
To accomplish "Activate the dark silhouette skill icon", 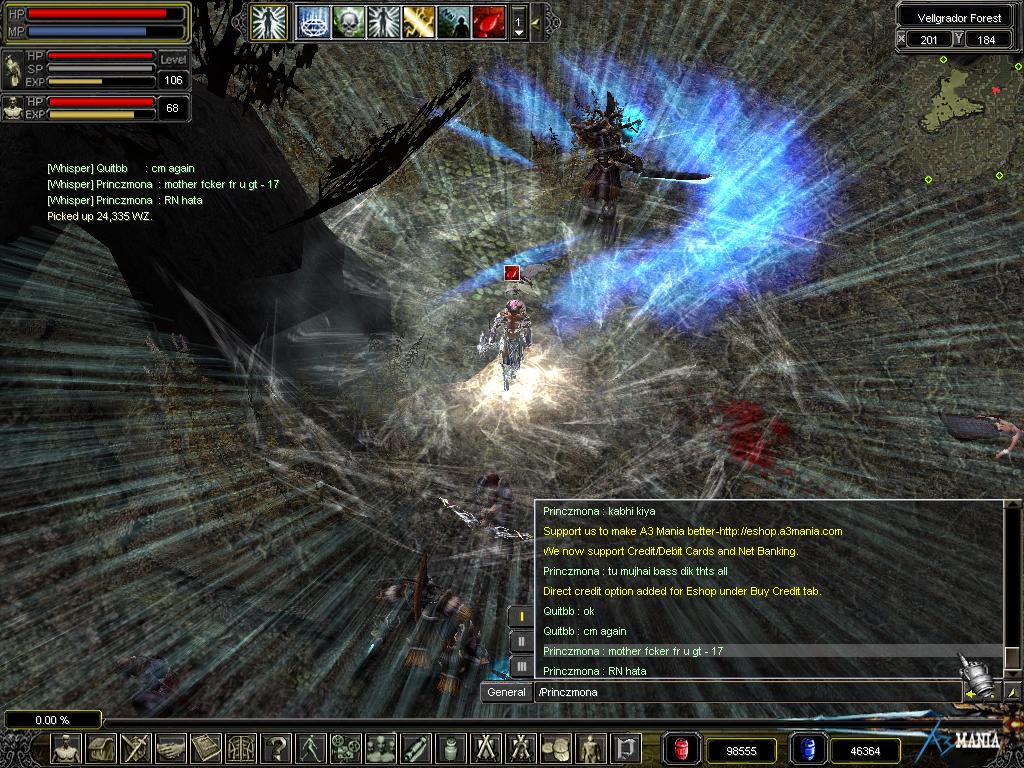I will [x=454, y=20].
